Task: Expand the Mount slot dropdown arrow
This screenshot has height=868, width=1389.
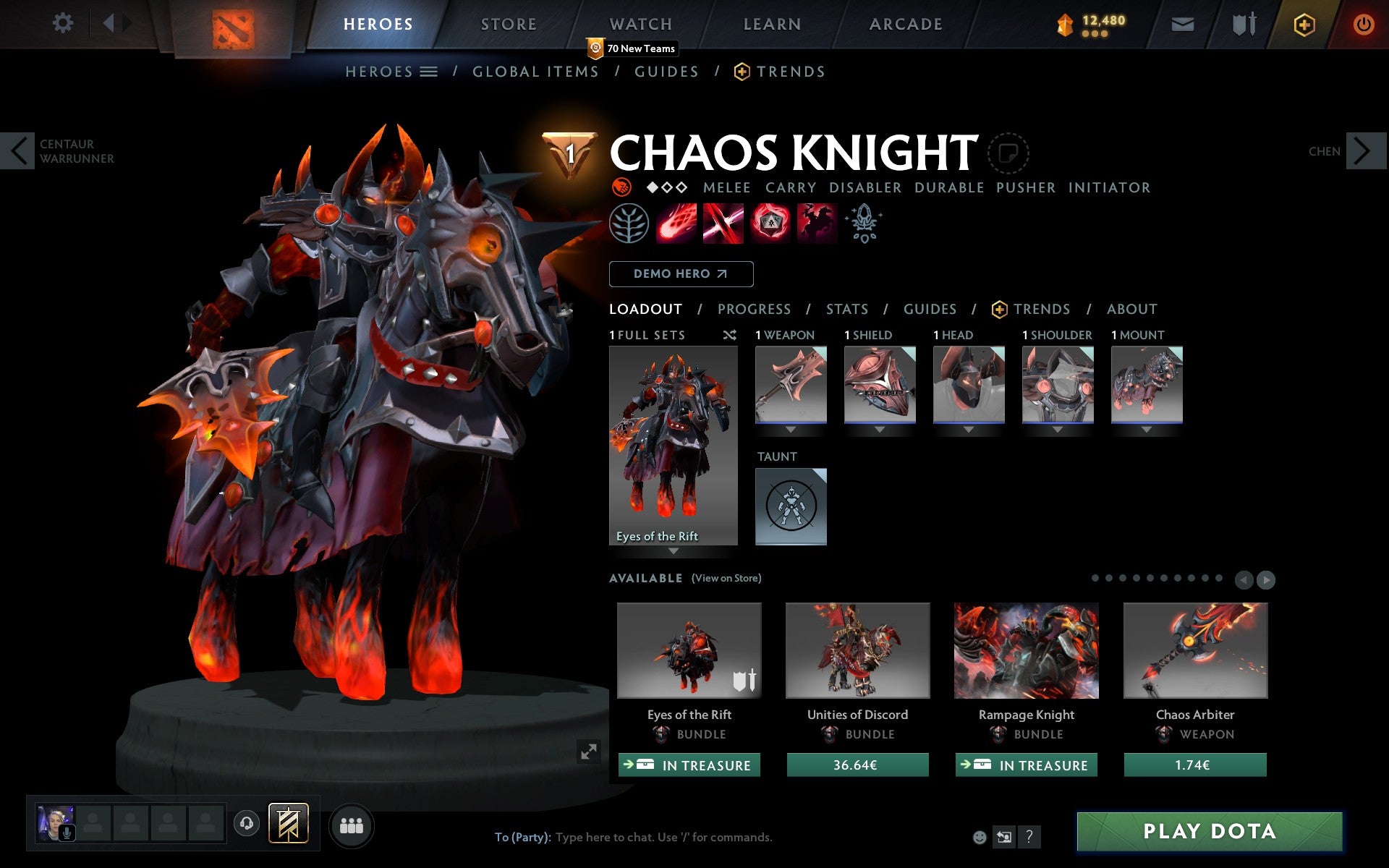Action: click(x=1147, y=428)
